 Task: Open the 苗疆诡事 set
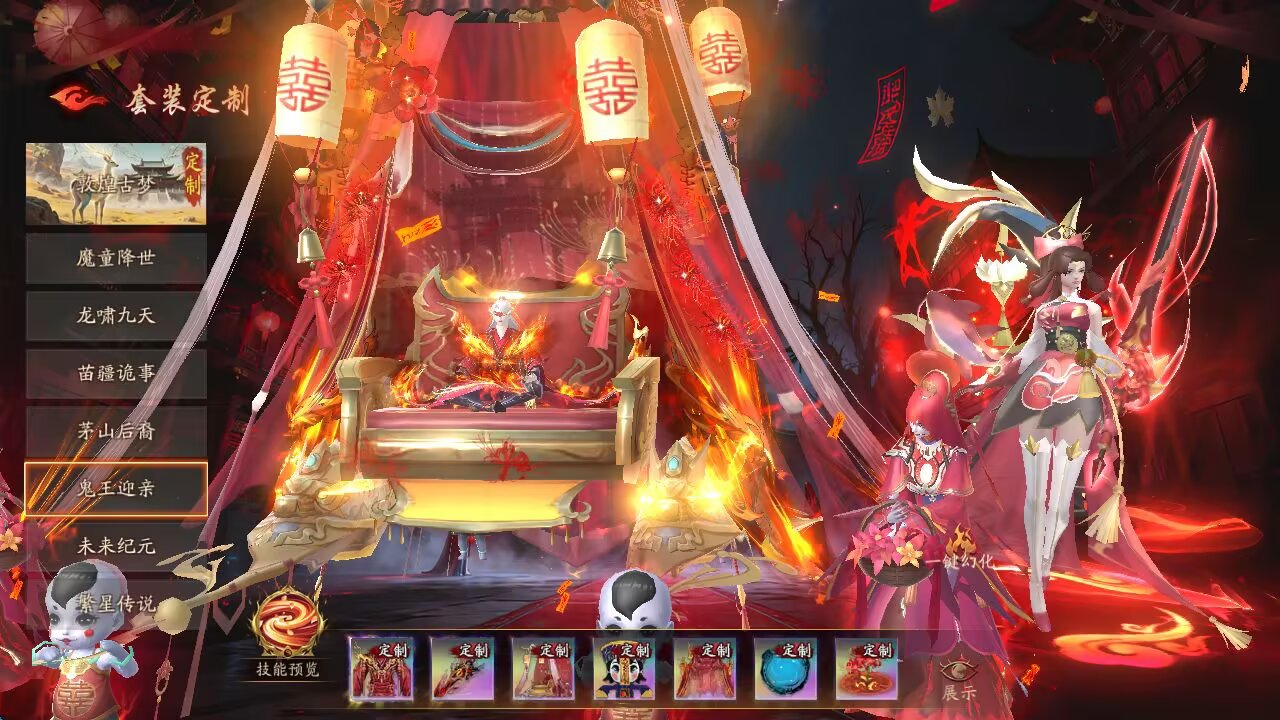(116, 373)
